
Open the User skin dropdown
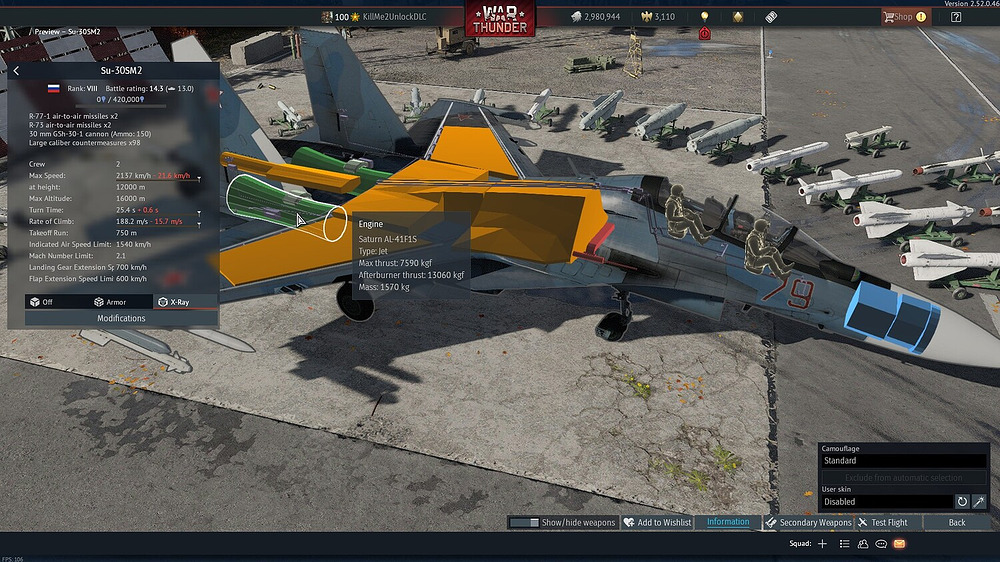886,501
